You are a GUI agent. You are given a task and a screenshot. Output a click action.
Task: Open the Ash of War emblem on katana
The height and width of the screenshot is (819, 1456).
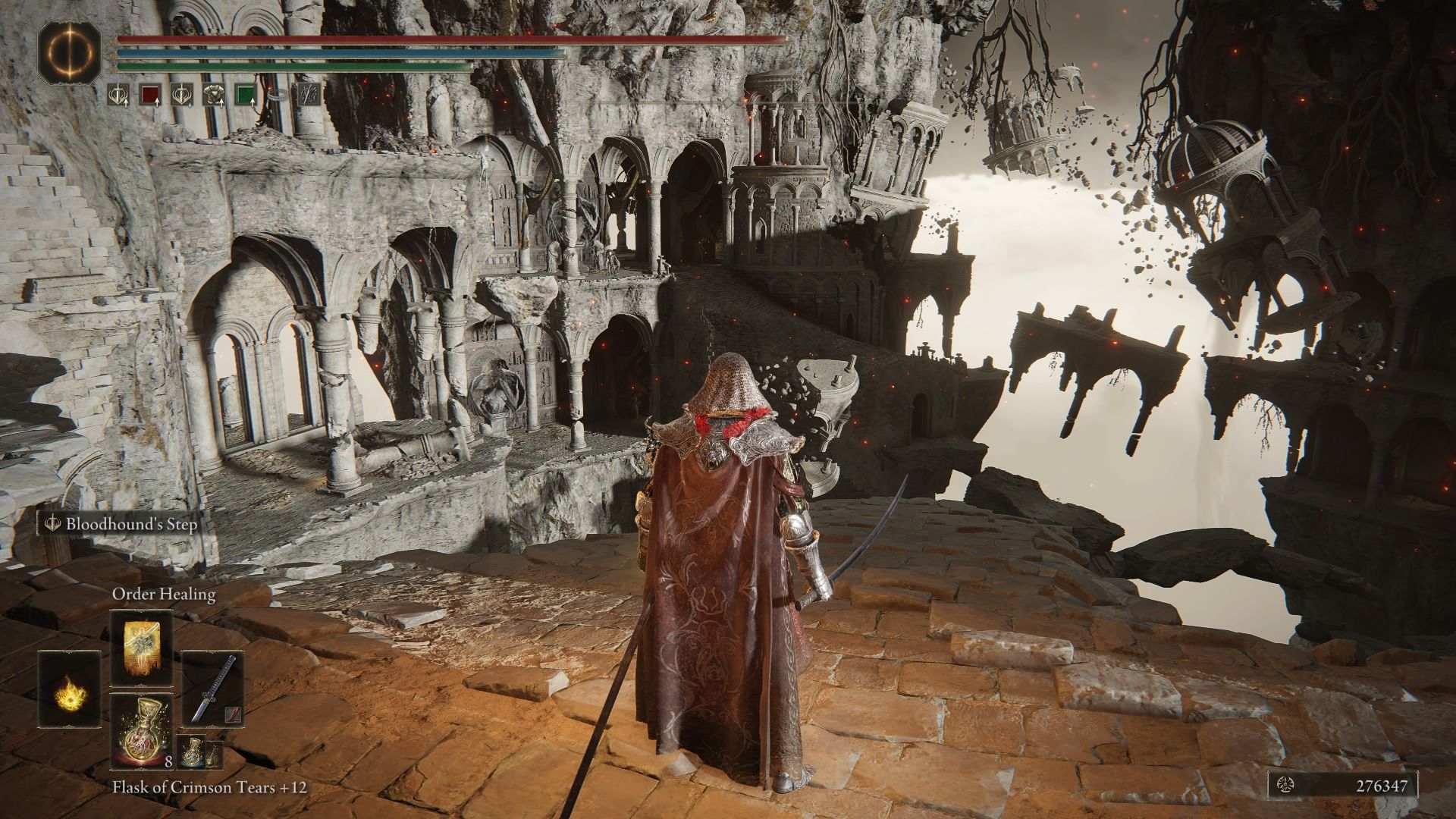pyautogui.click(x=231, y=714)
